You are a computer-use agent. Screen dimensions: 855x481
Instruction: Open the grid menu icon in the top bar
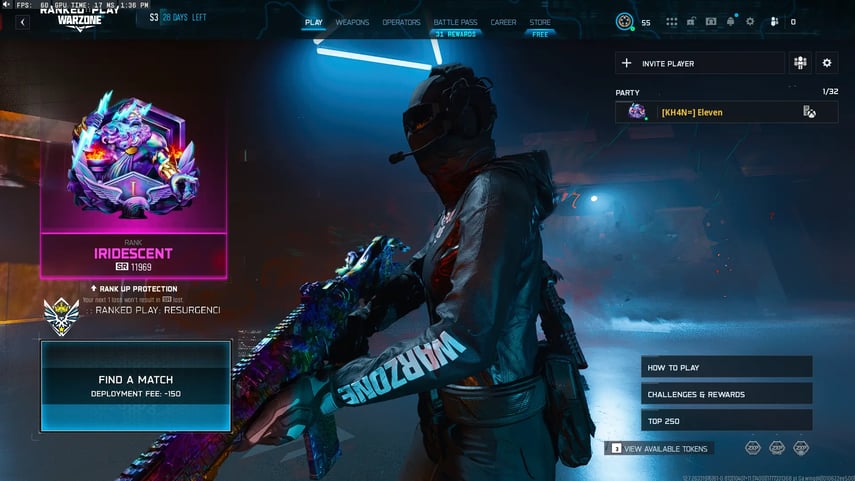[672, 21]
